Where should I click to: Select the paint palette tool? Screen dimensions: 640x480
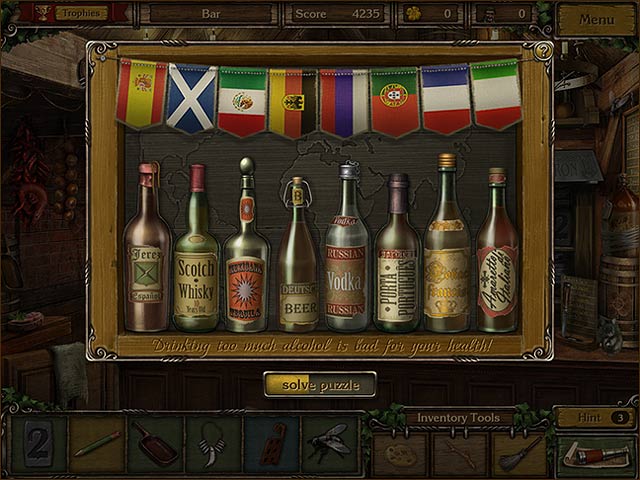coord(401,454)
